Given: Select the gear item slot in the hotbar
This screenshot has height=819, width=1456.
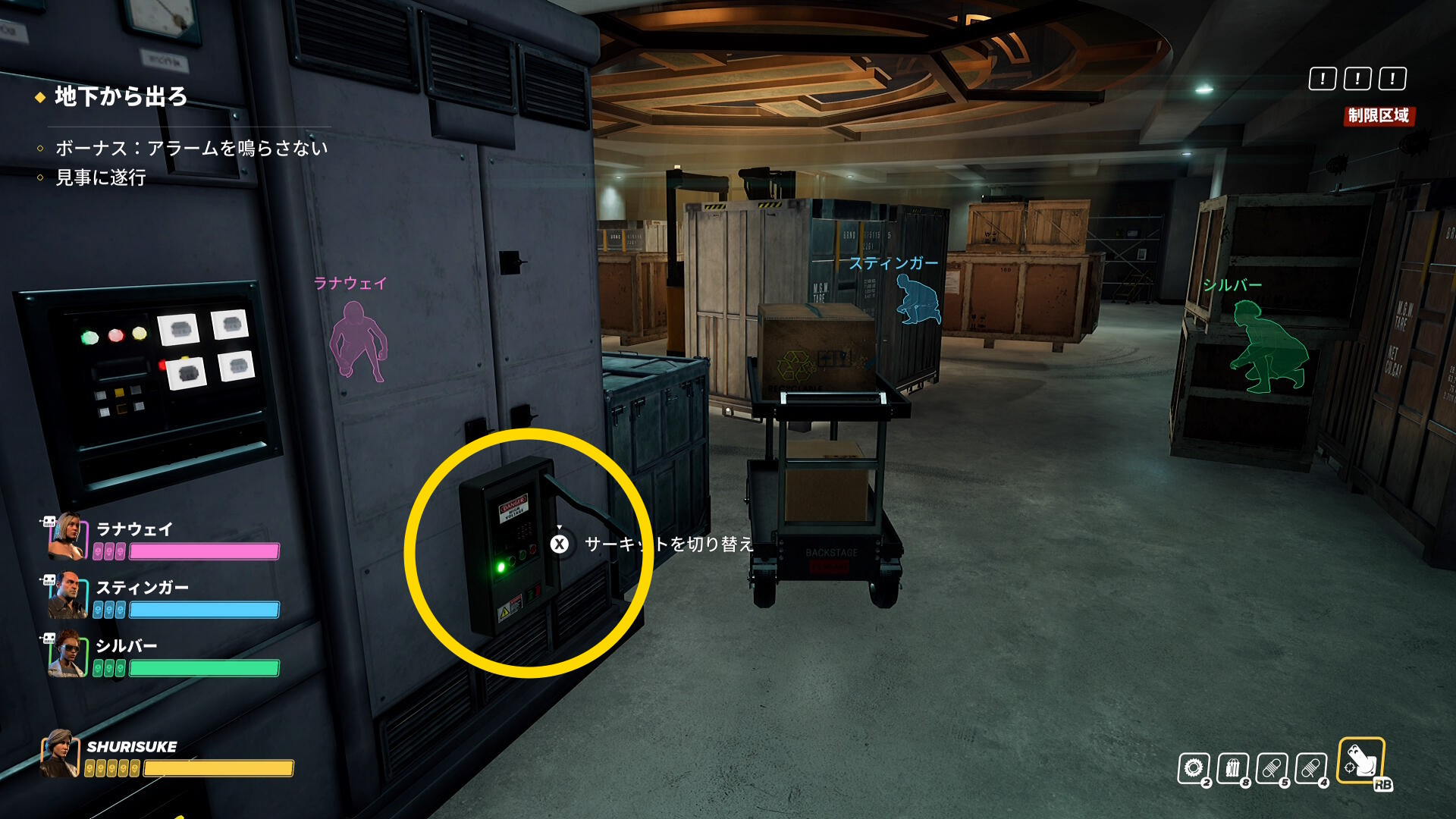Looking at the screenshot, I should [1194, 768].
